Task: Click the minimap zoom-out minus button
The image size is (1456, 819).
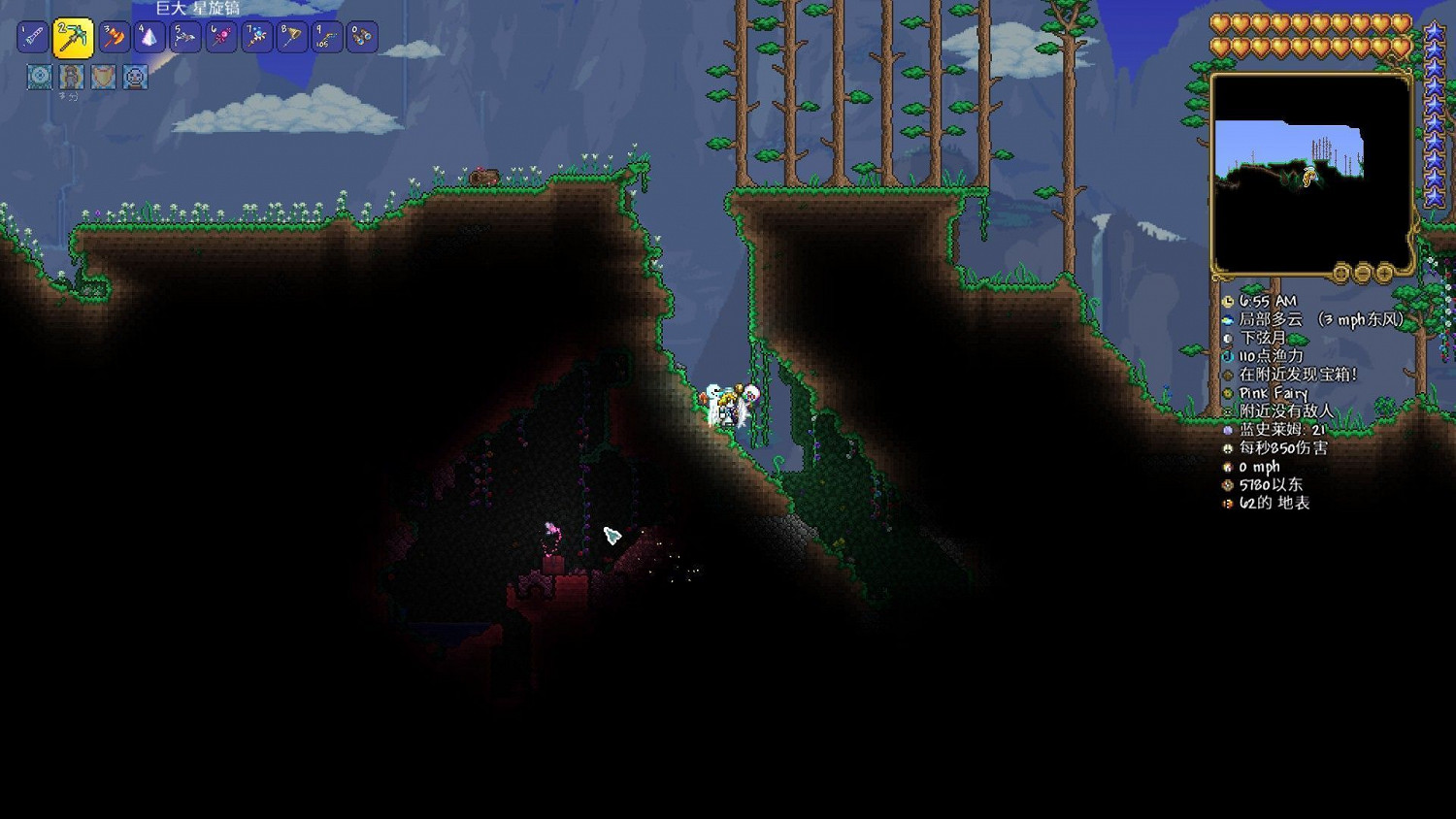Action: point(1363,274)
